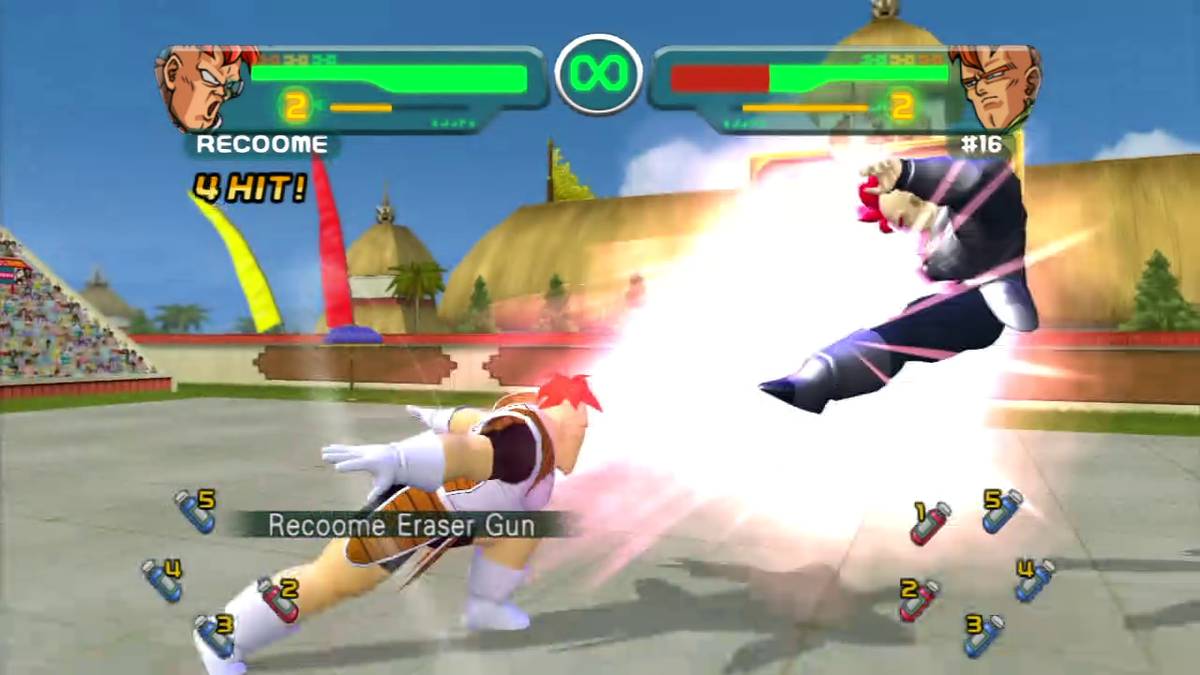Choose #16's red capsule numbered 2
This screenshot has height=675, width=1200.
pyautogui.click(x=919, y=600)
